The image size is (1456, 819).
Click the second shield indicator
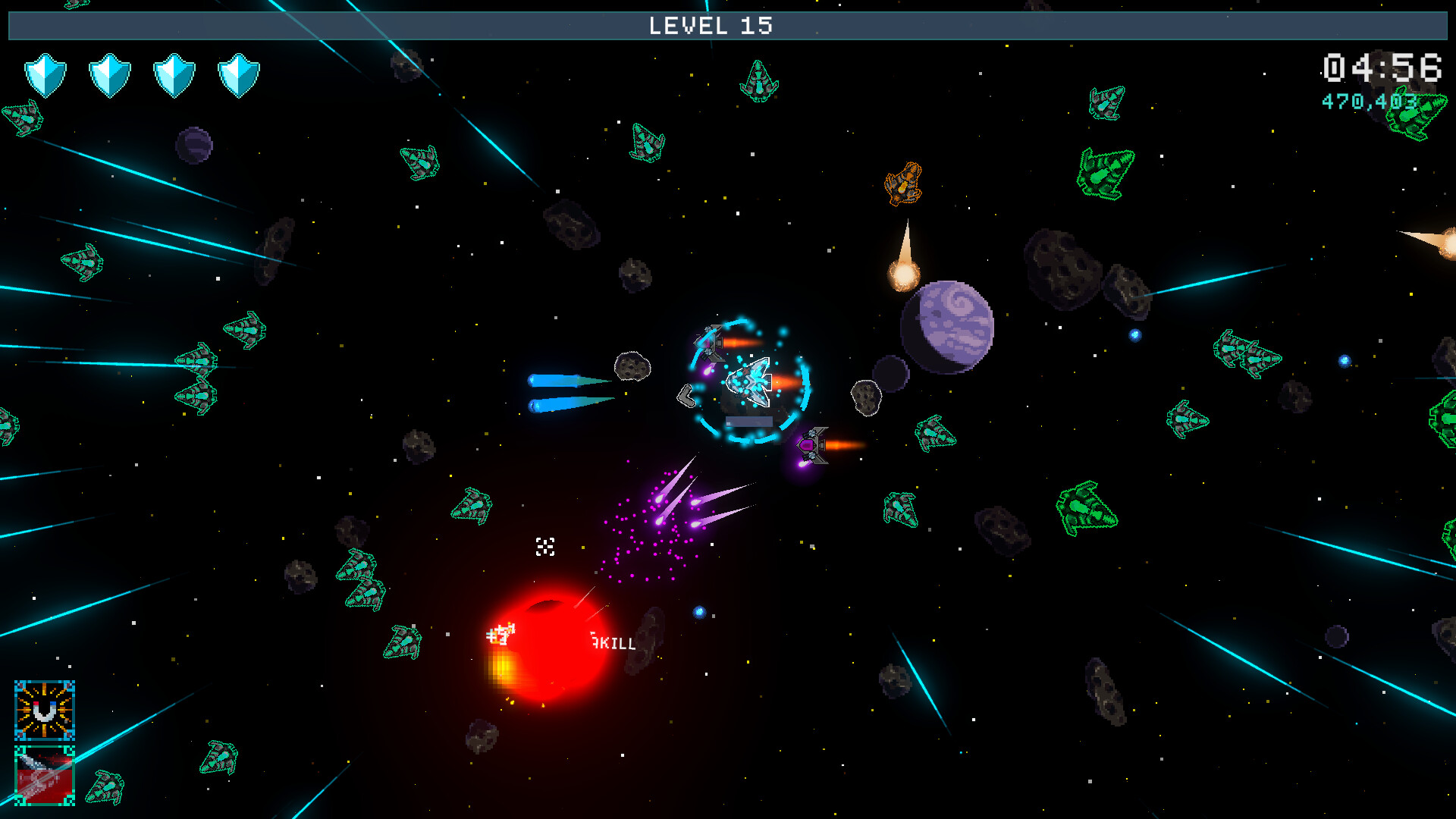pos(110,74)
